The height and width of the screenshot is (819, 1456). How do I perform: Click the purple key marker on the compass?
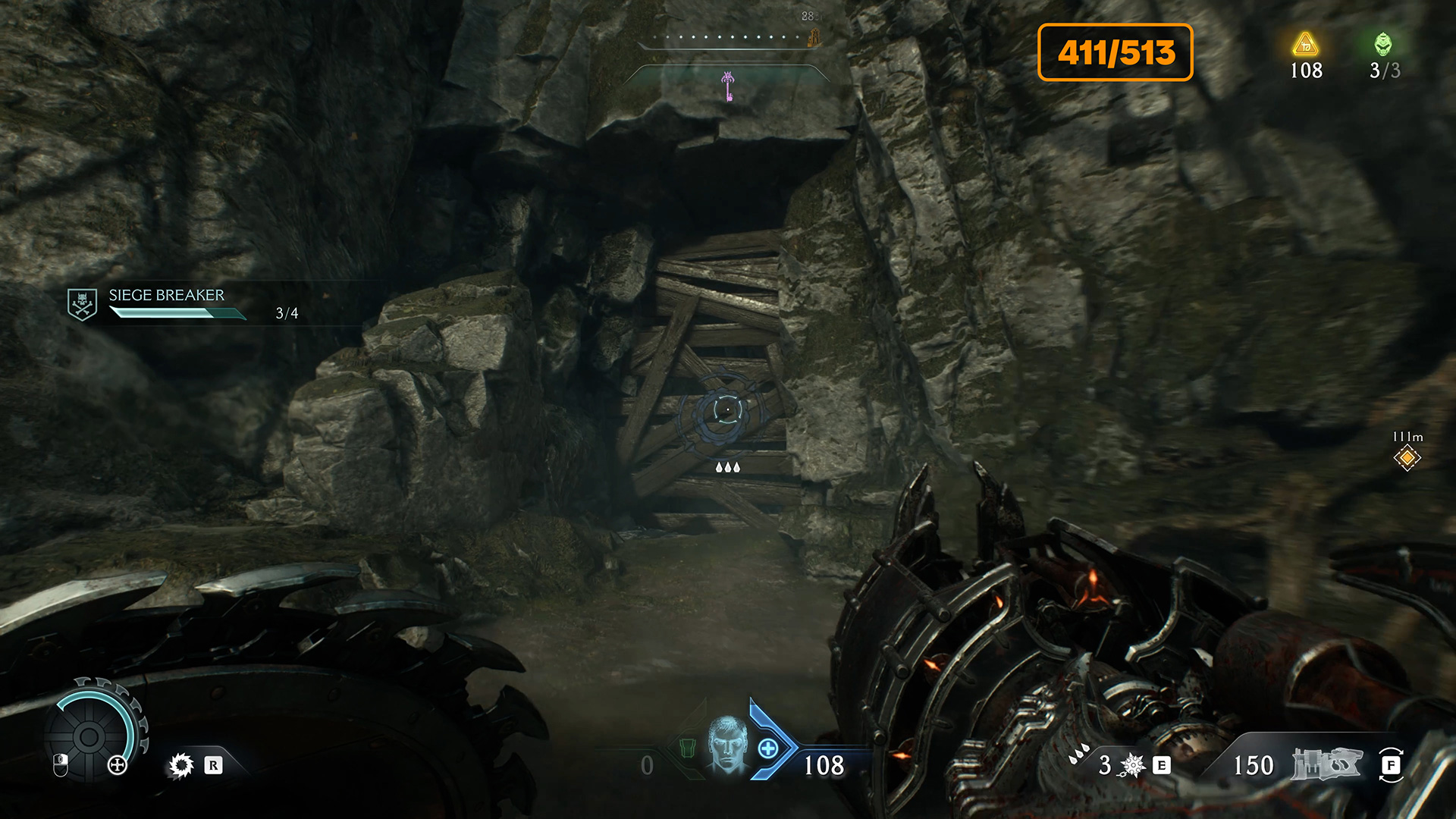[x=728, y=85]
